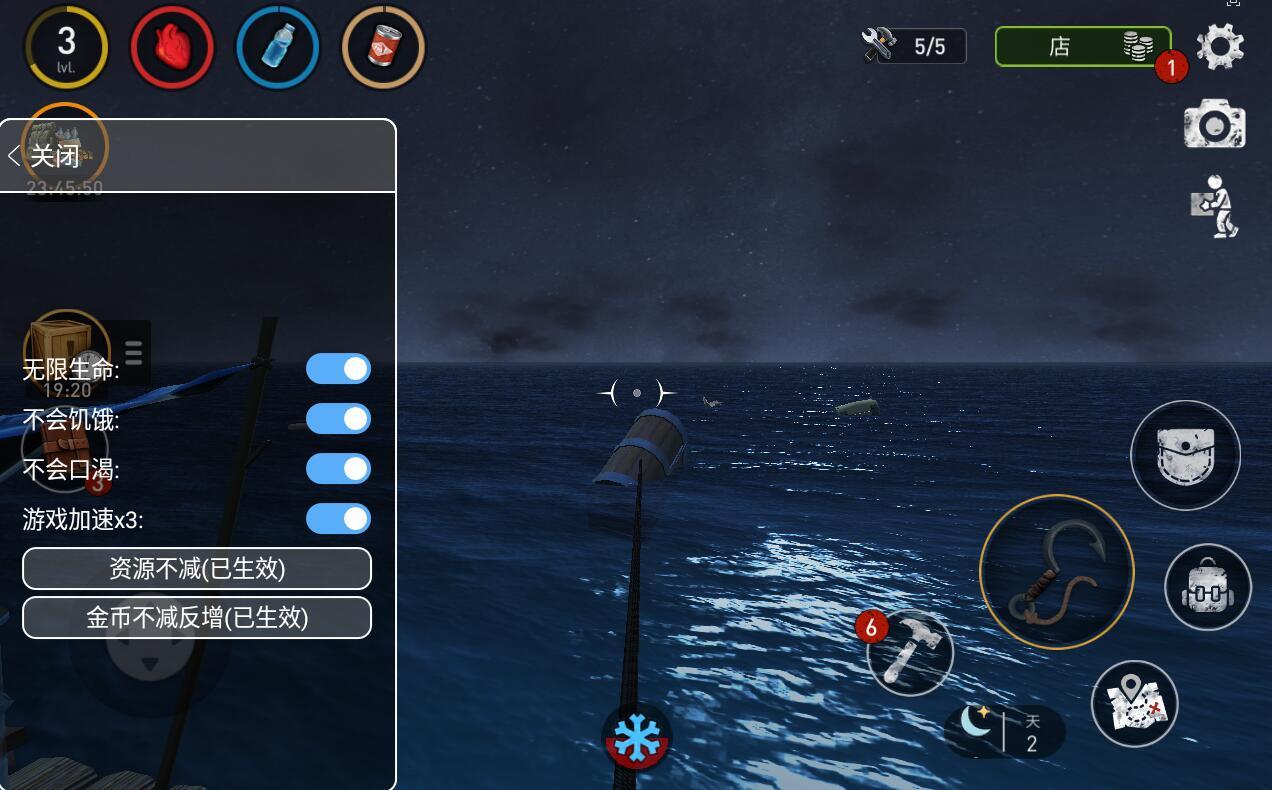Screen dimensions: 1272x790
Task: Click the 资源不减(已生效) button
Action: click(x=197, y=568)
